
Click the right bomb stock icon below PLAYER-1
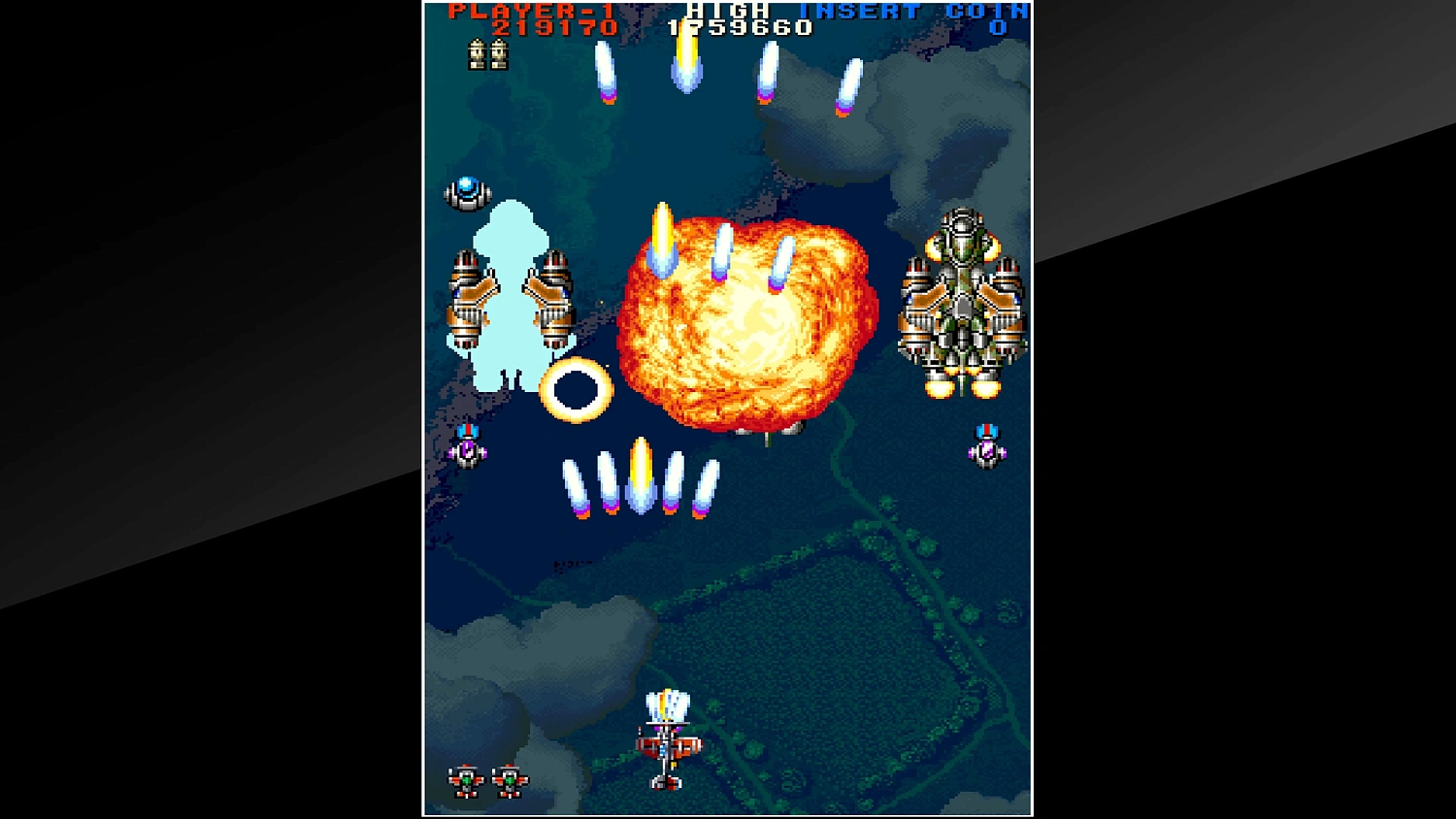coord(501,55)
